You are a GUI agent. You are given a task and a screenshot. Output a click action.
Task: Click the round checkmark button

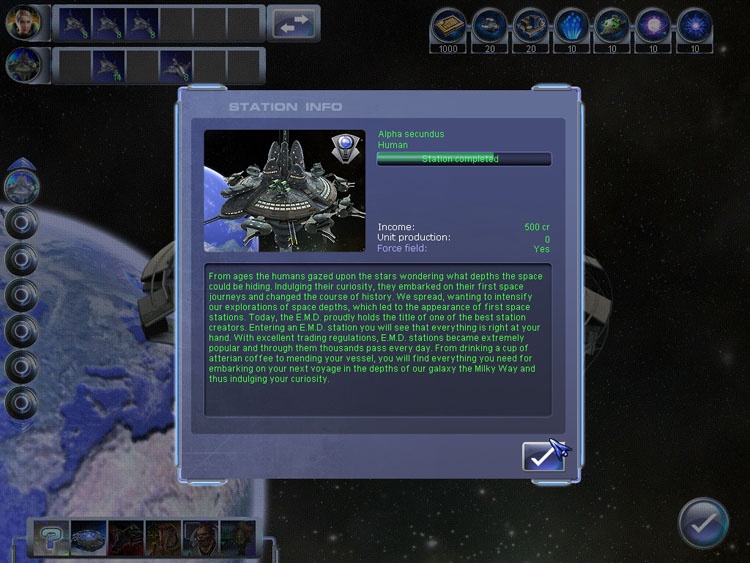pyautogui.click(x=703, y=522)
